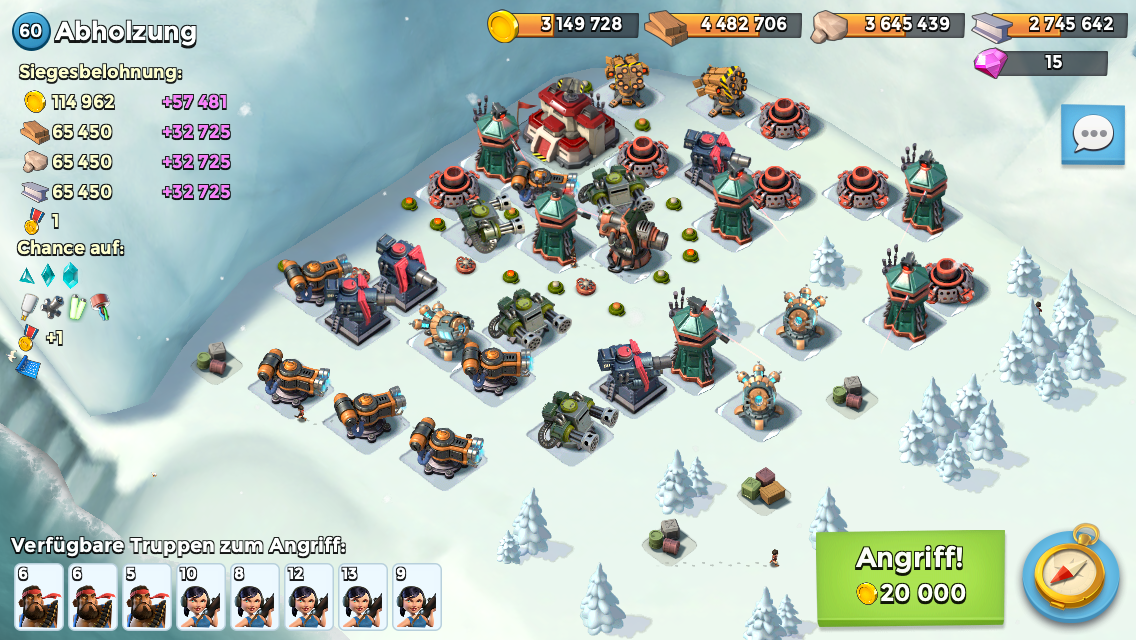1136x640 pixels.
Task: Select the Zooka troop card with 10 units
Action: click(x=201, y=597)
